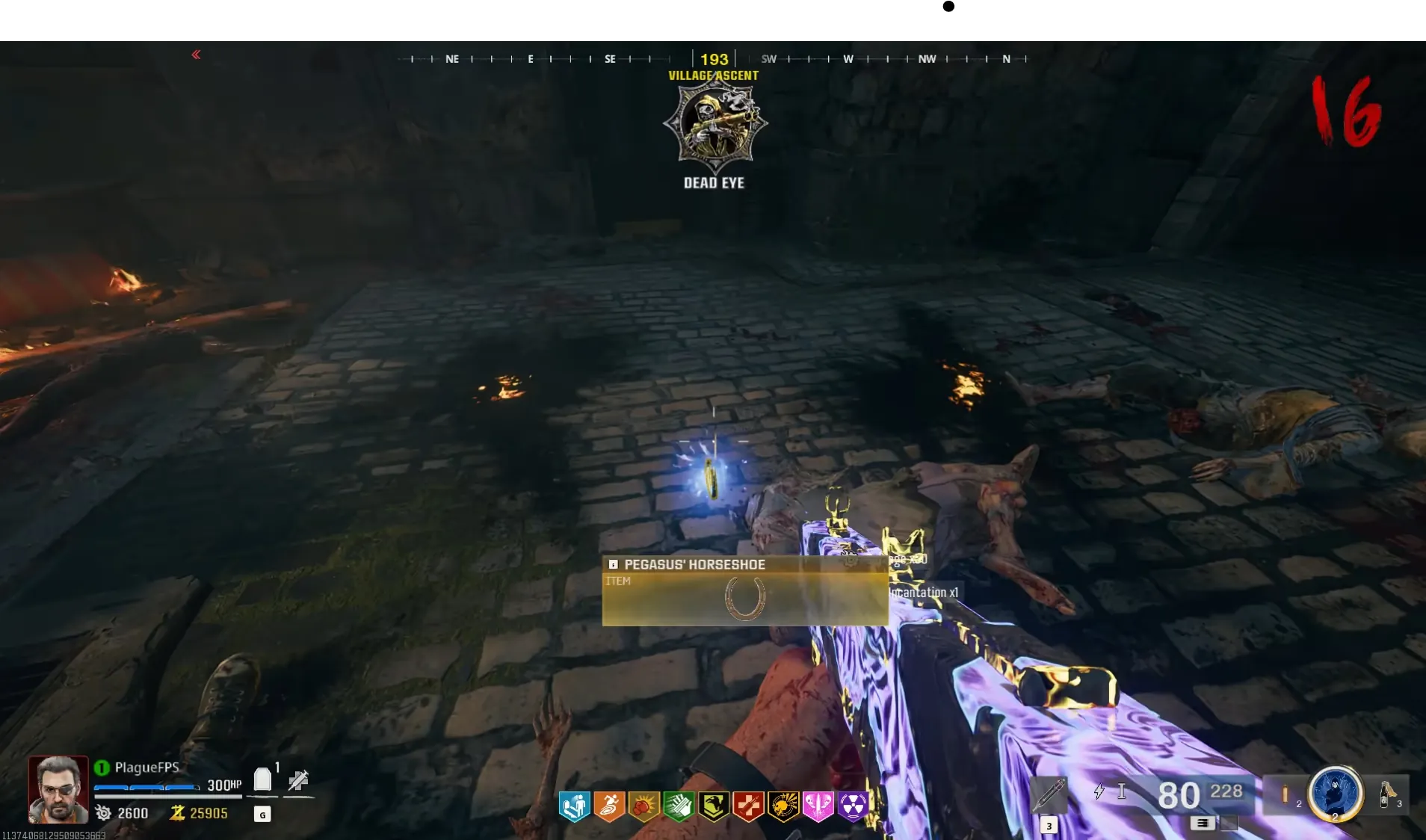Viewport: 1426px width, 840px height.
Task: Click the red Juggernog cross perk icon
Action: point(748,806)
